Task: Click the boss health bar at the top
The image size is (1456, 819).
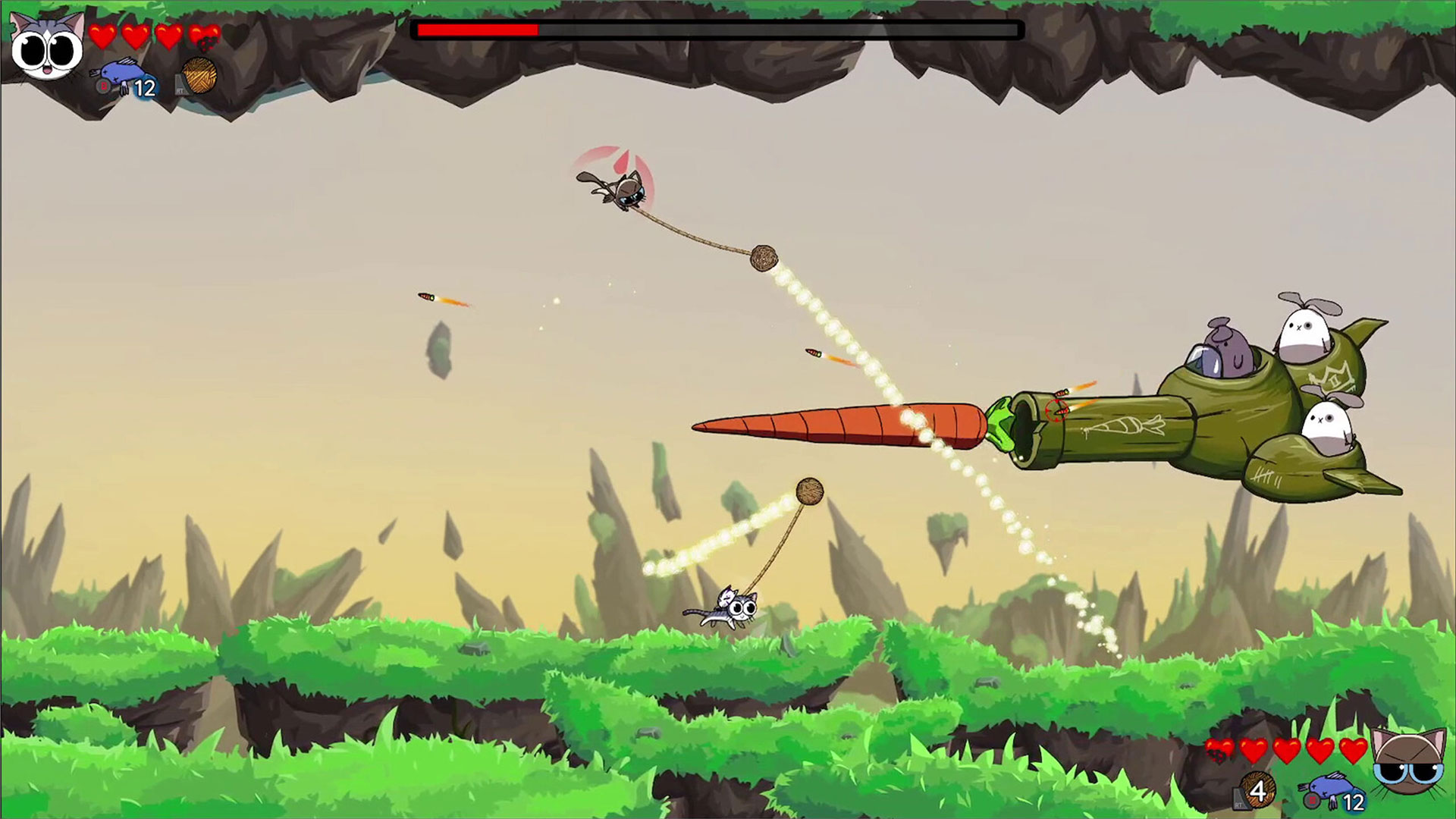Action: pyautogui.click(x=717, y=30)
